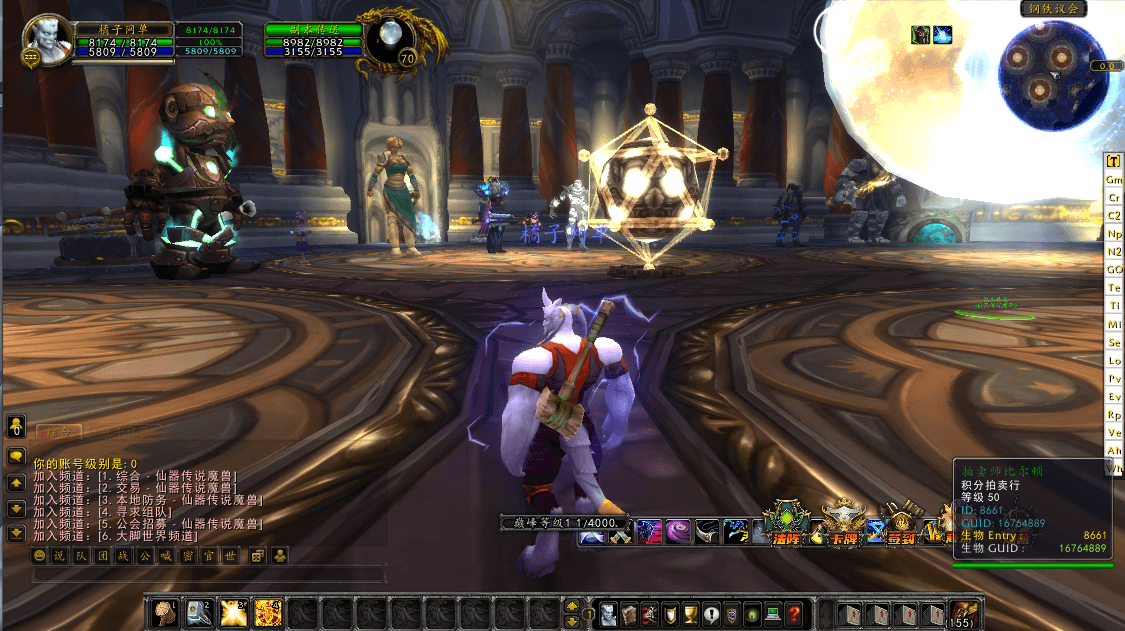The height and width of the screenshot is (631, 1125).
Task: Open the red question mark help button
Action: coord(793,613)
